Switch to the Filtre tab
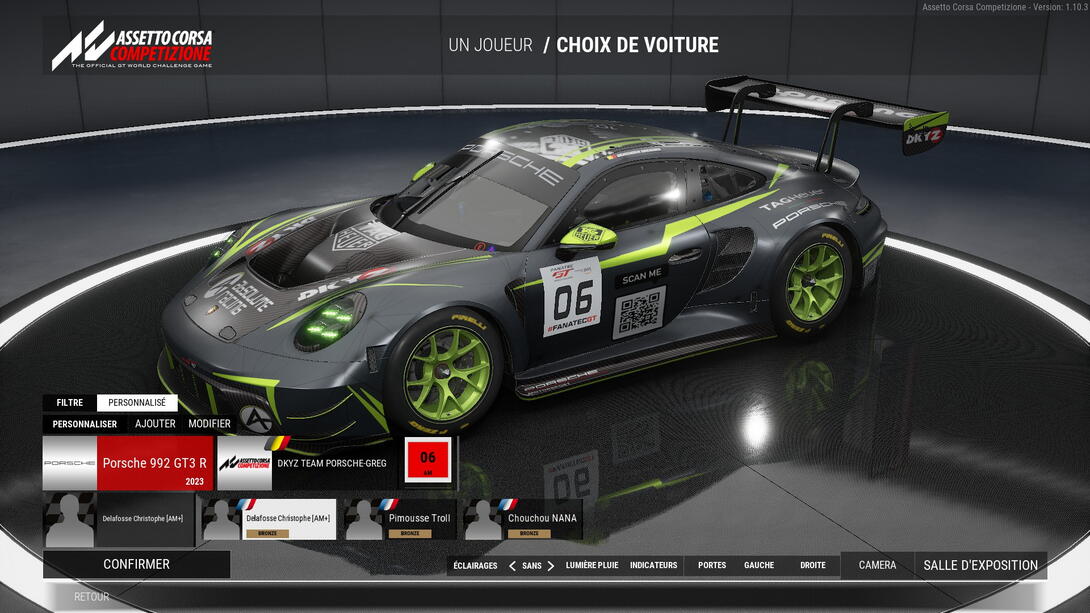1090x613 pixels. [x=70, y=403]
